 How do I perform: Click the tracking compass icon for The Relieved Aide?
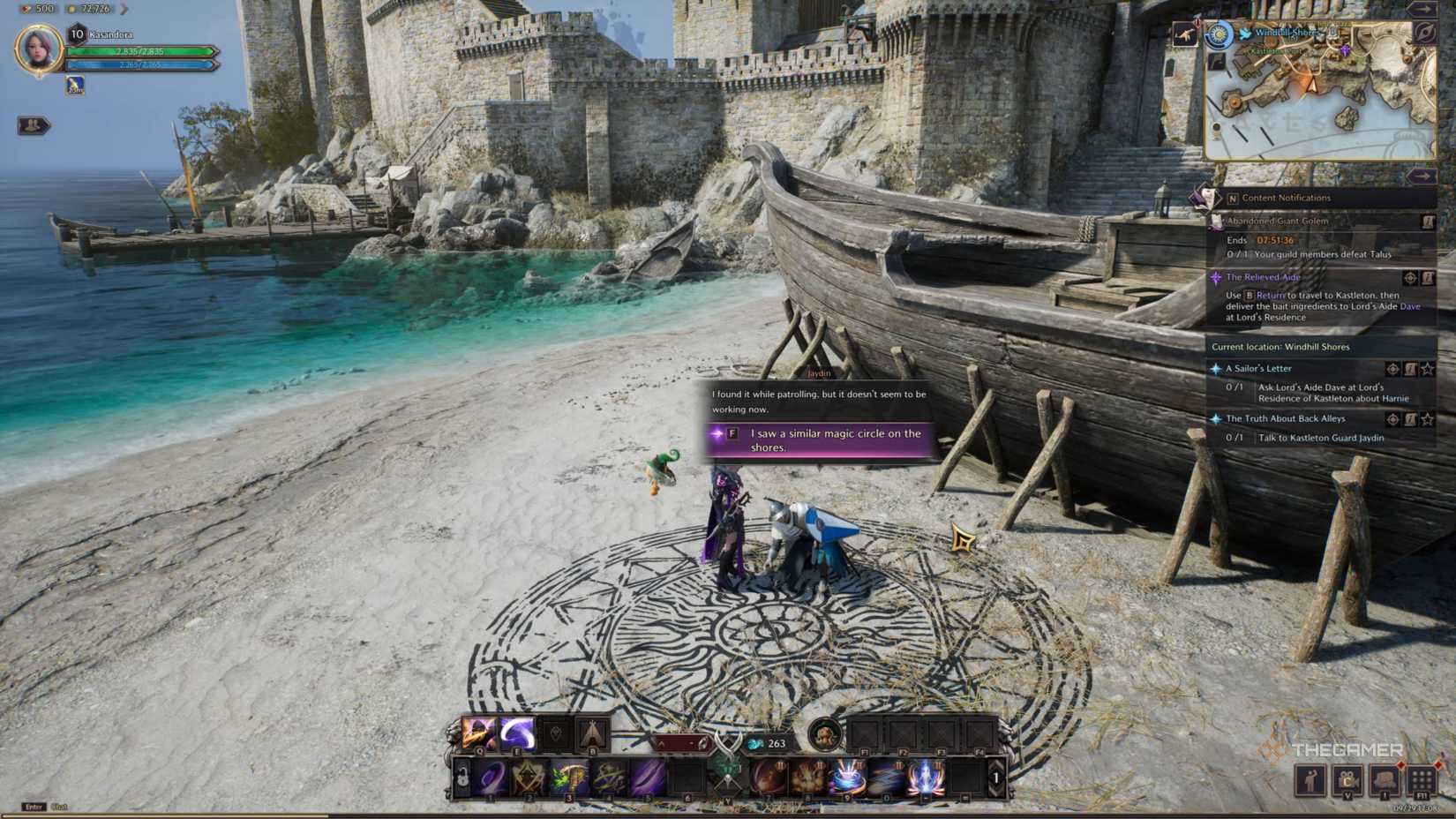(1409, 277)
